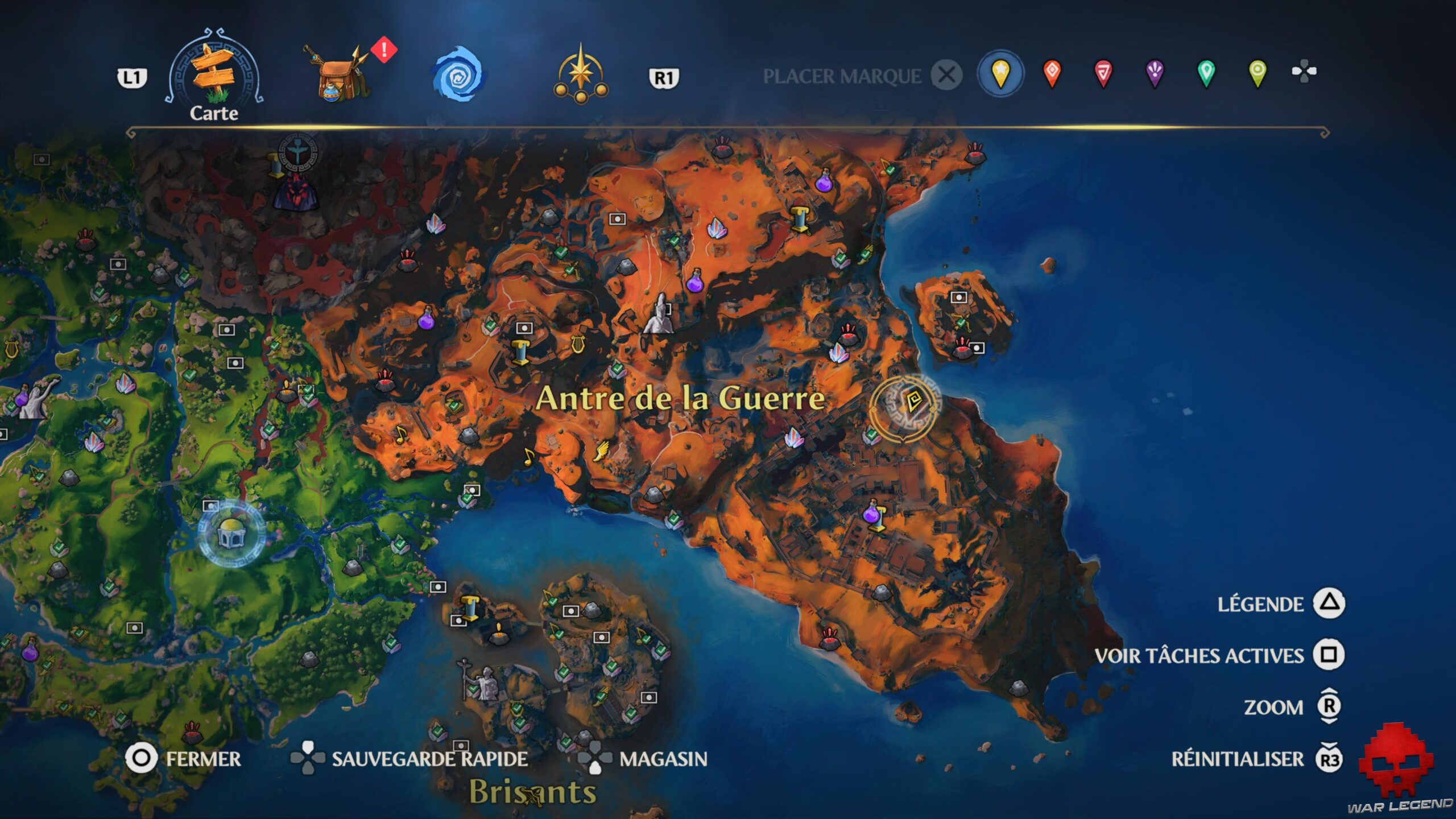Open the golden star blessings panel icon
Image resolution: width=1456 pixels, height=819 pixels.
click(580, 74)
